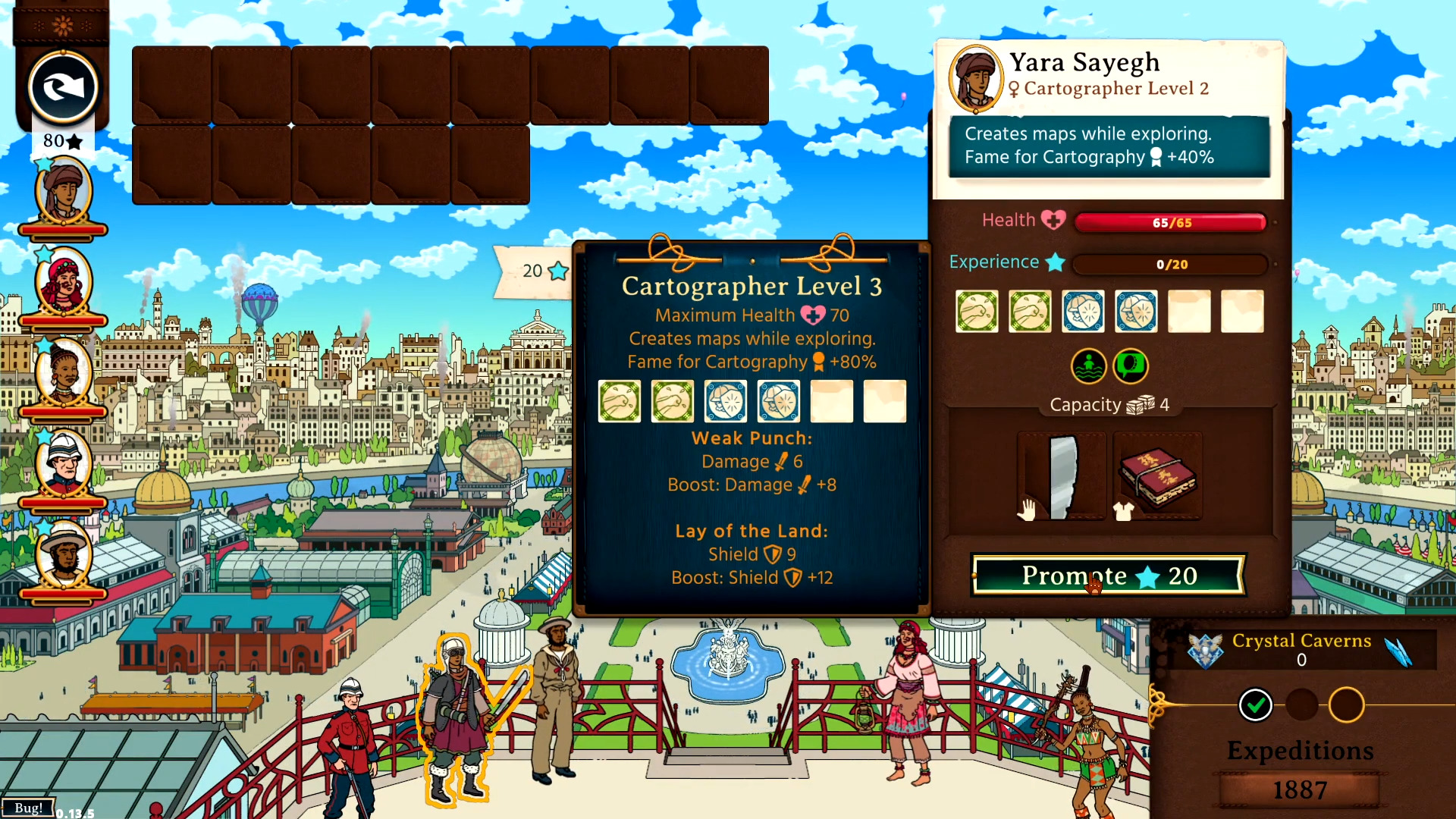Click the Promote button for Yara
This screenshot has width=1456, height=819.
tap(1108, 576)
